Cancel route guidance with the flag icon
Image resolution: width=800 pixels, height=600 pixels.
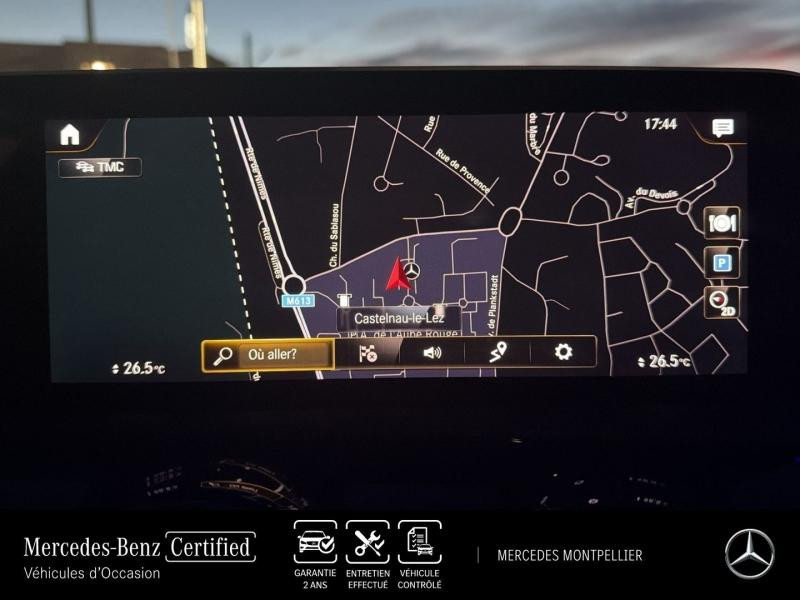368,352
